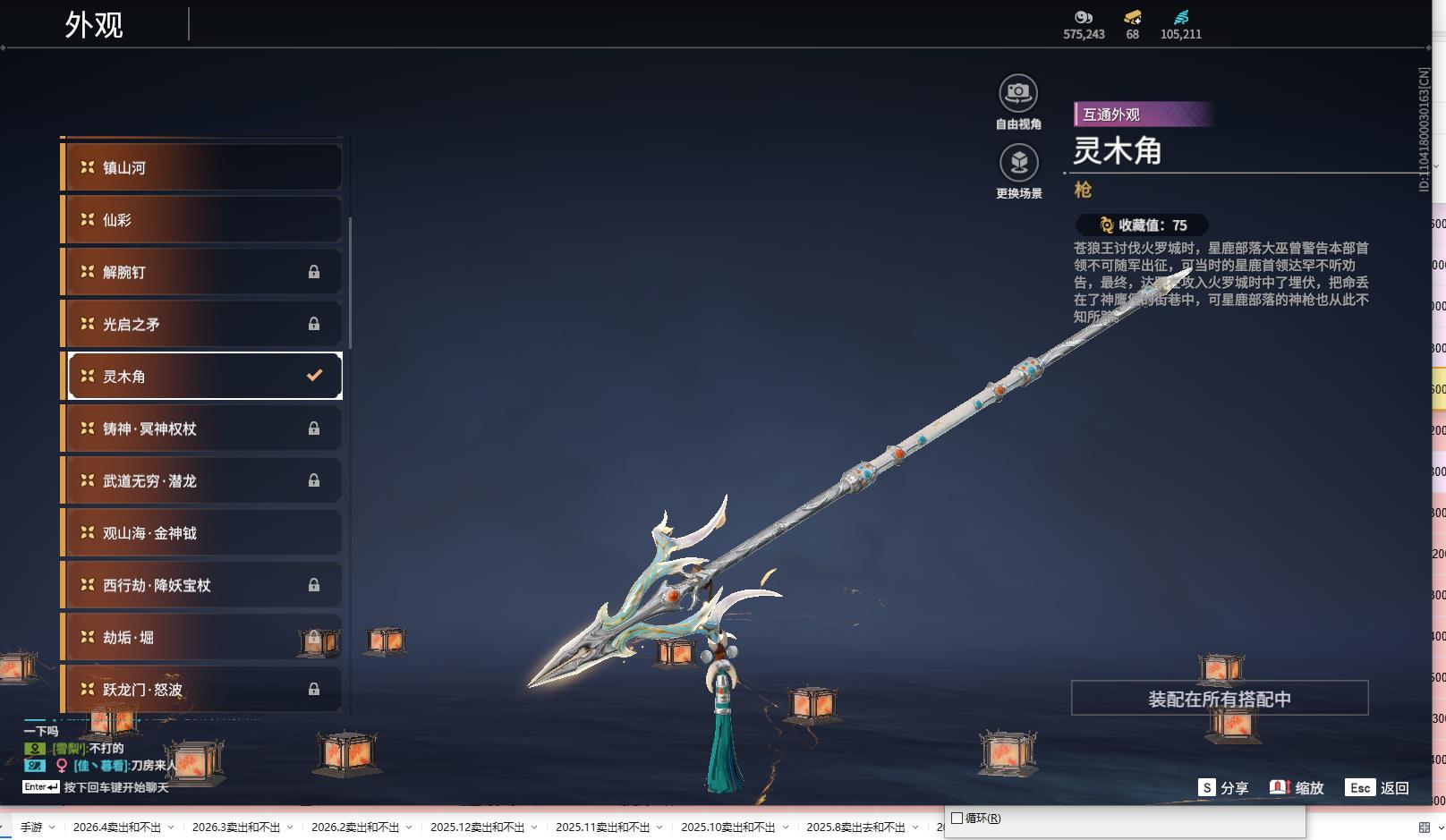Choose the 劫垢·堀 skin
This screenshot has width=1446, height=840.
[x=202, y=637]
